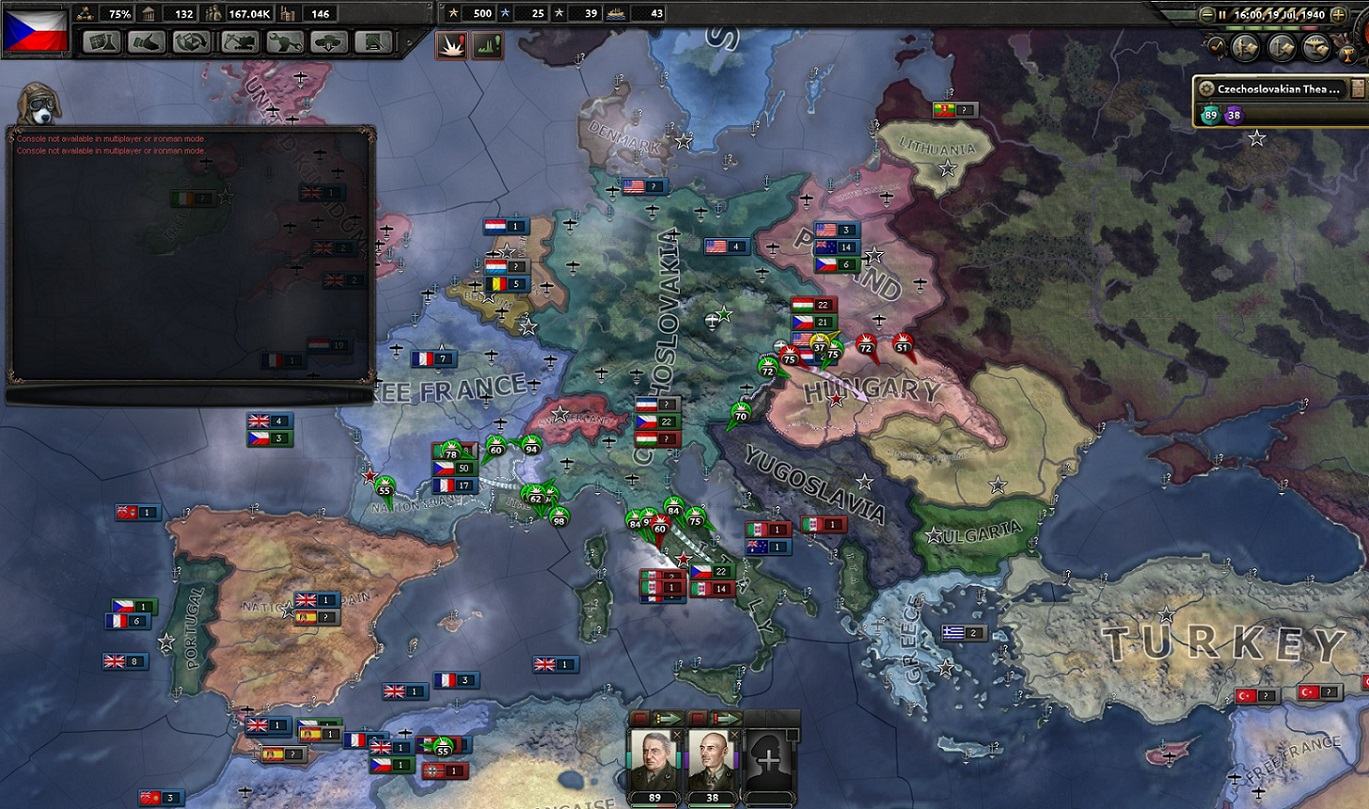Image resolution: width=1369 pixels, height=809 pixels.
Task: Increase game speed with the plus button
Action: (x=1338, y=14)
